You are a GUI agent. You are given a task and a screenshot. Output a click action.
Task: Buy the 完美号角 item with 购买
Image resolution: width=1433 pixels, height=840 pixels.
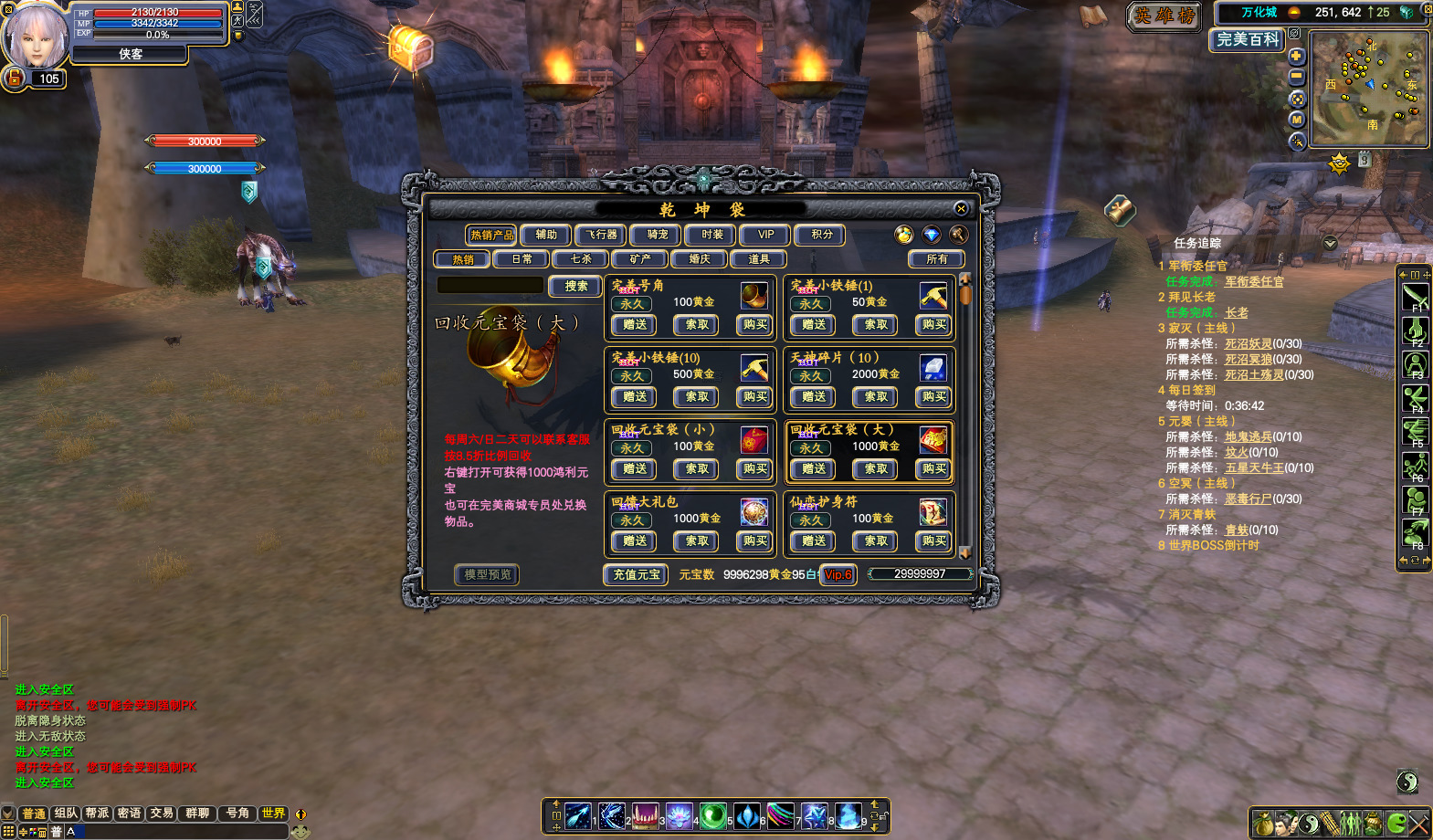755,325
